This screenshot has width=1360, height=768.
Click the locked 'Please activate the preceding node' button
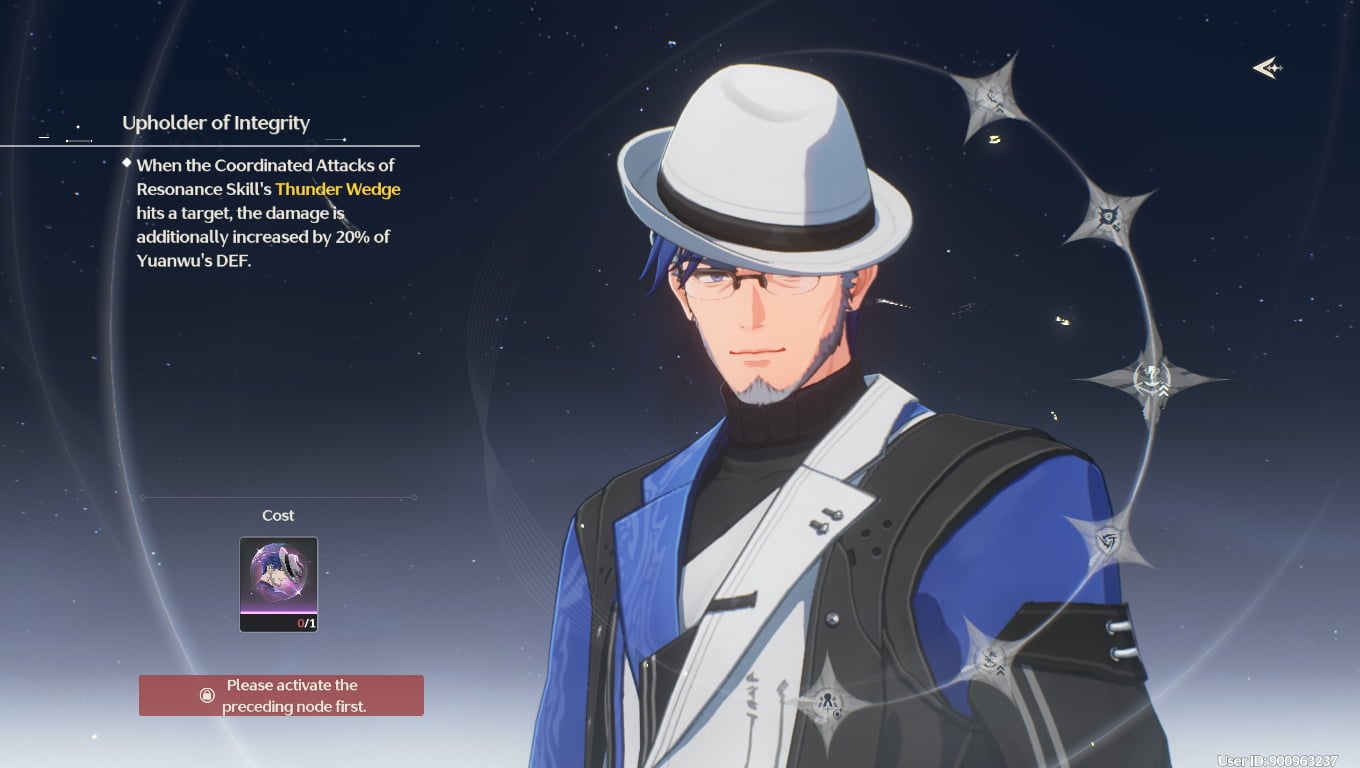point(281,695)
